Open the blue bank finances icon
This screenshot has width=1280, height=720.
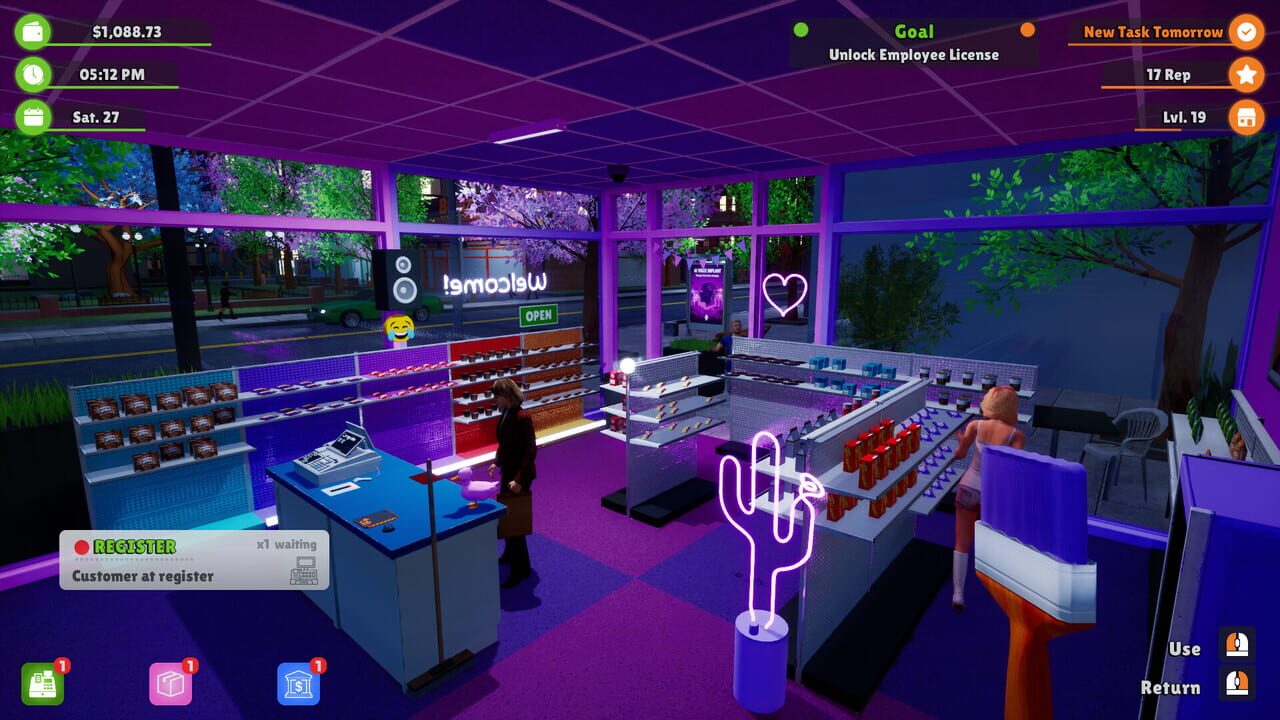coord(299,685)
